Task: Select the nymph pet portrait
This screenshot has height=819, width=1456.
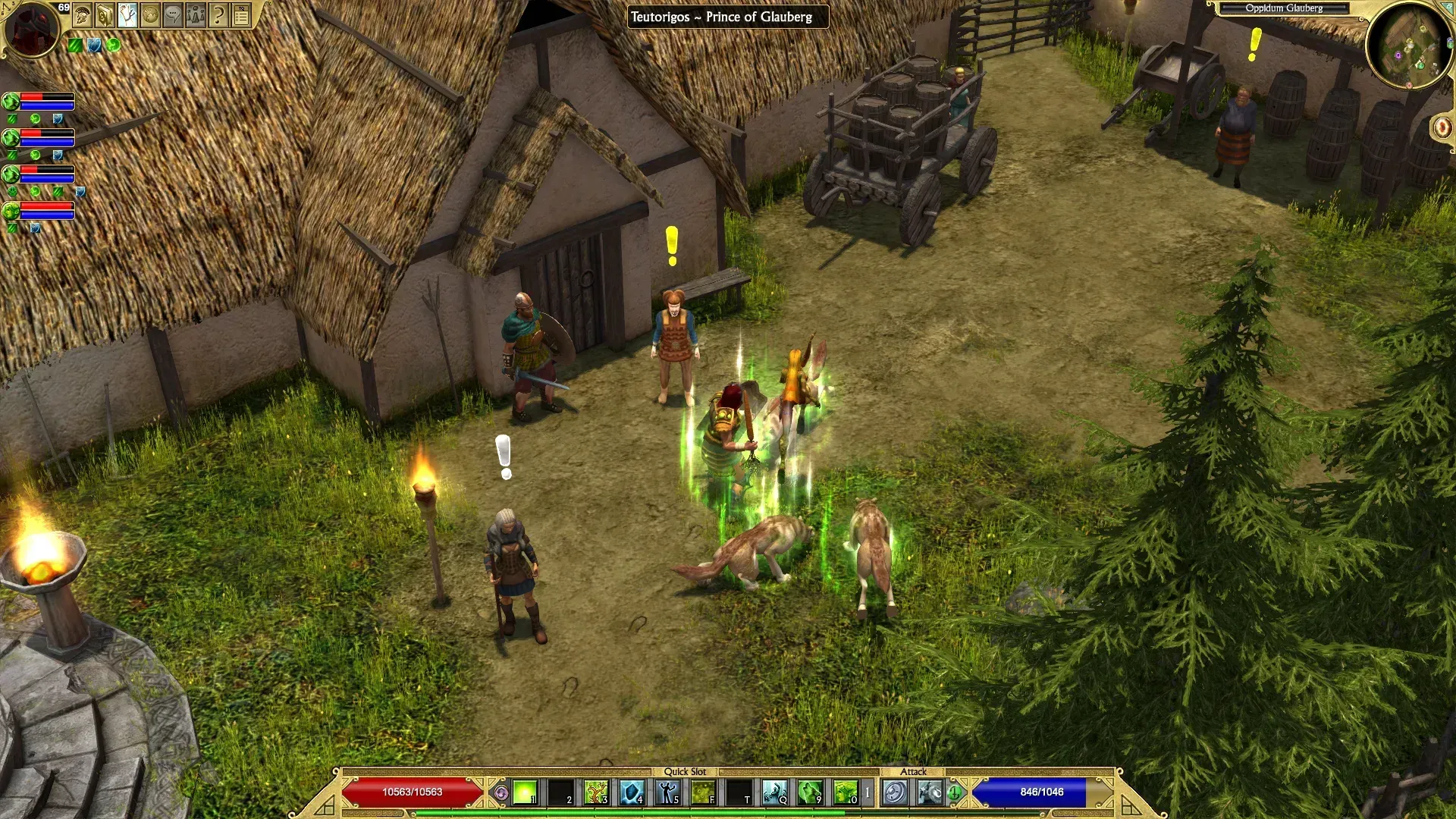Action: point(11,210)
